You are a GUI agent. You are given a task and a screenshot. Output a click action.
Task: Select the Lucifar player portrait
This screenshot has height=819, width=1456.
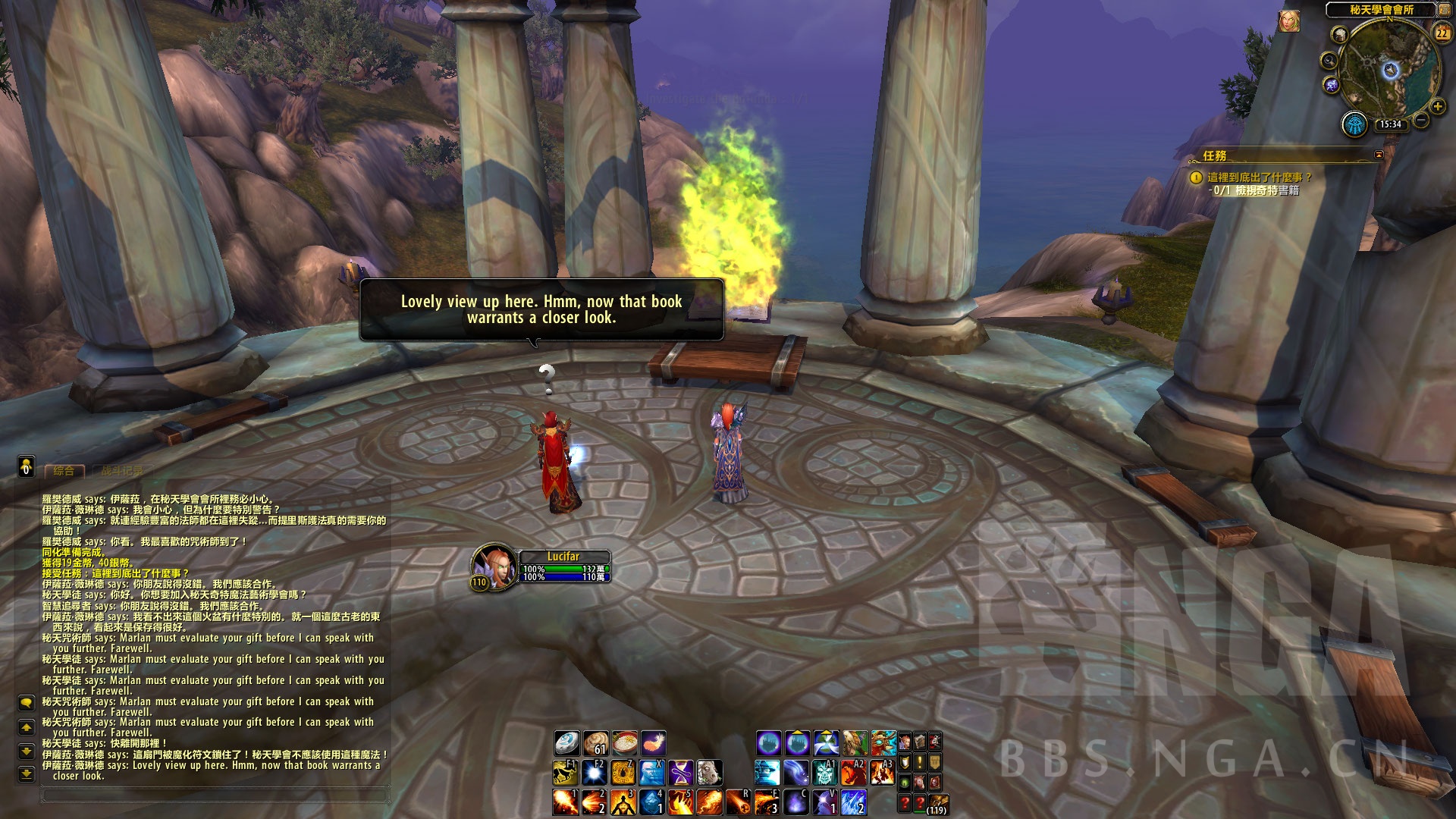click(x=493, y=566)
